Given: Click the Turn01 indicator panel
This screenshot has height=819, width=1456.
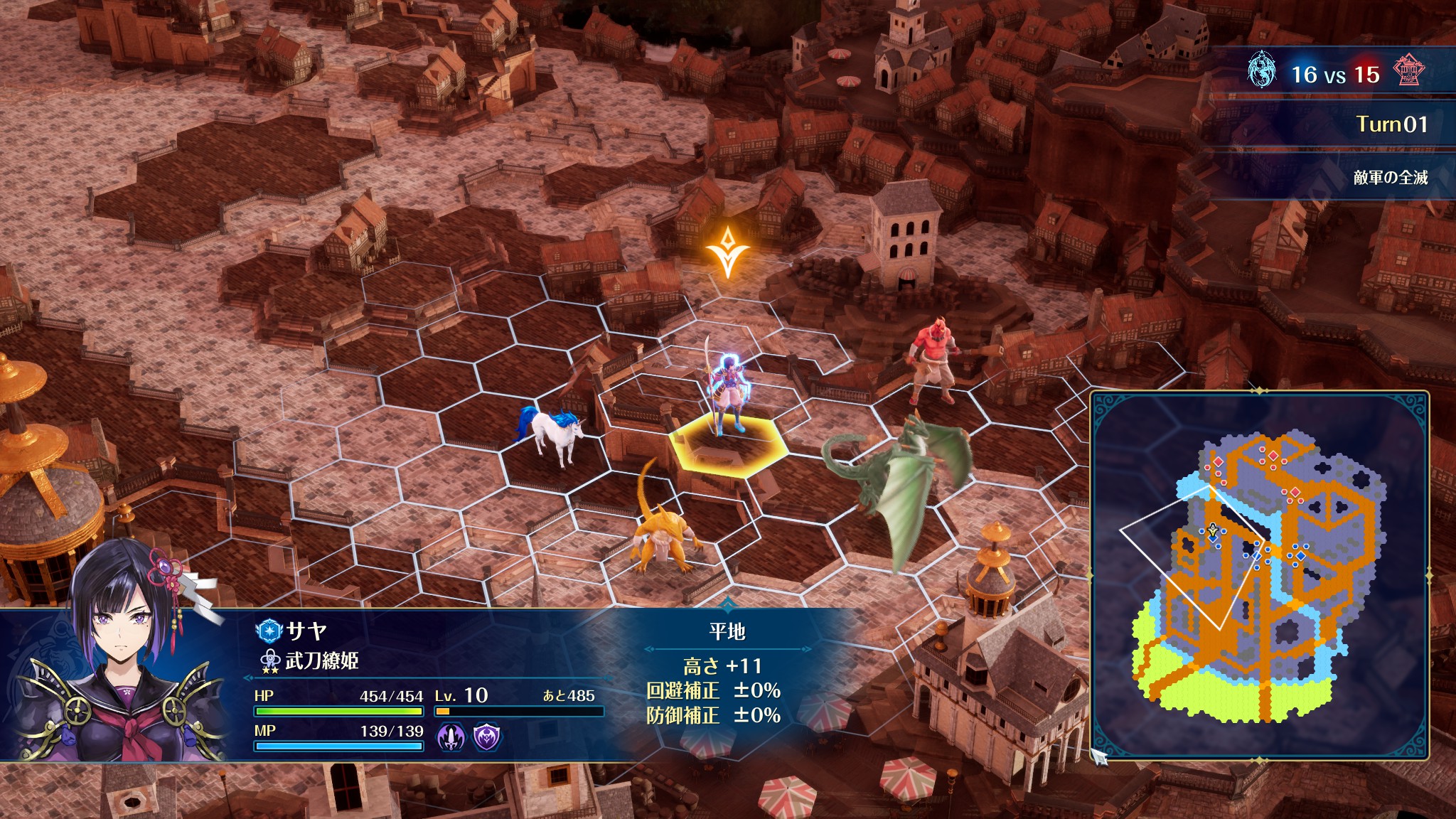Looking at the screenshot, I should 1391,124.
